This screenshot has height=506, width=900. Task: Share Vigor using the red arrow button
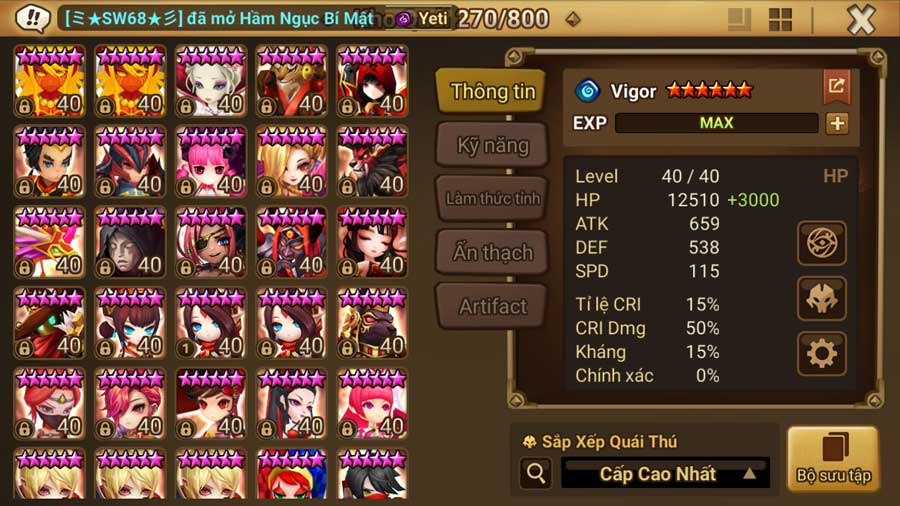coord(836,88)
